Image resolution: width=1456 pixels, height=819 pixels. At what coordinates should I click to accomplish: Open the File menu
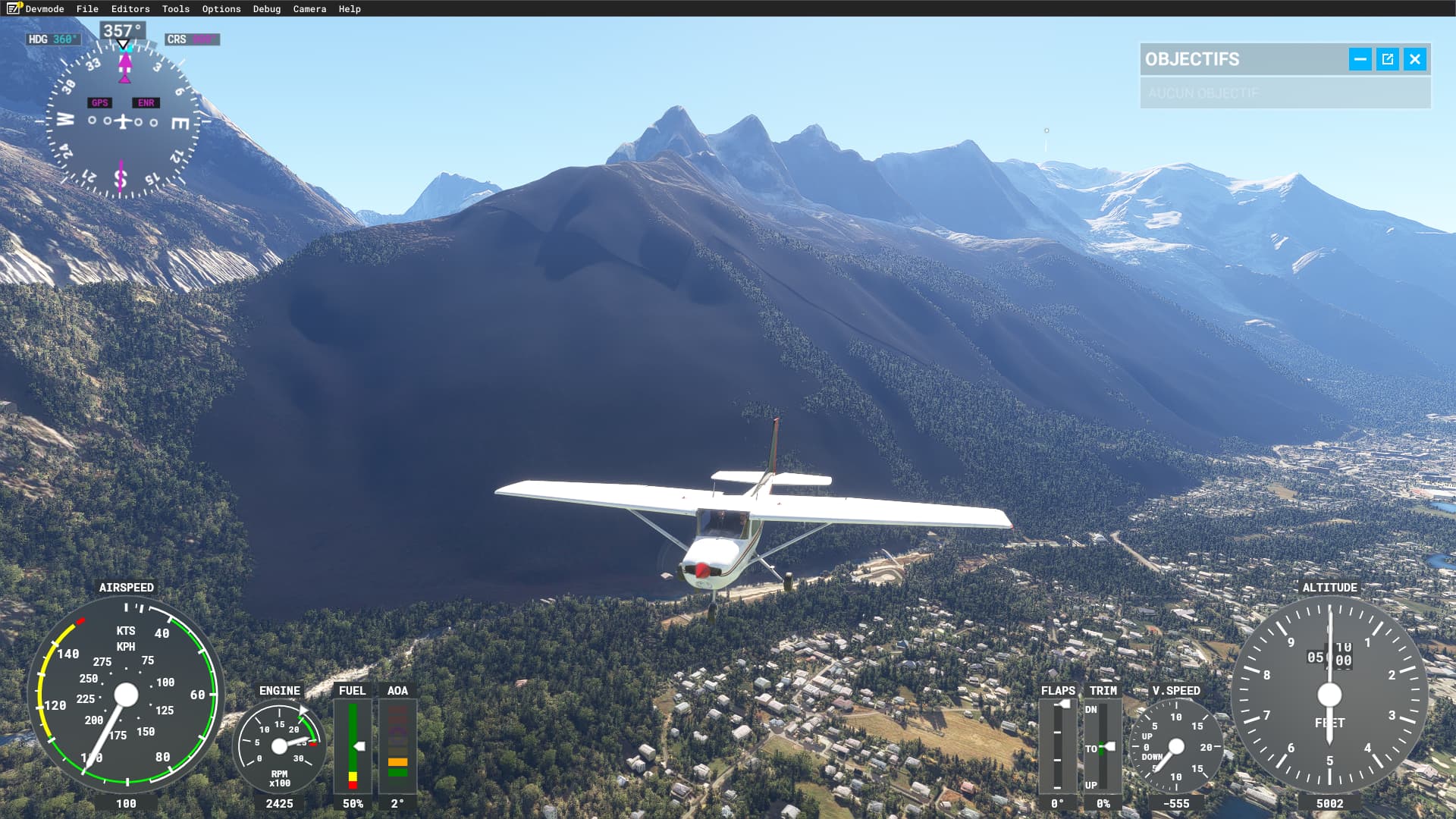(87, 8)
